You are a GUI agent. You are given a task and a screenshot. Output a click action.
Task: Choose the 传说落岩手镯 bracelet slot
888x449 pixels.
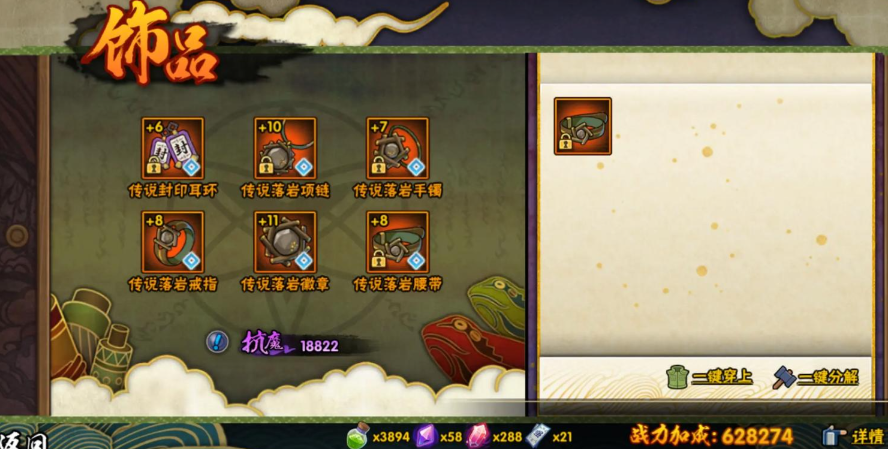pyautogui.click(x=397, y=149)
